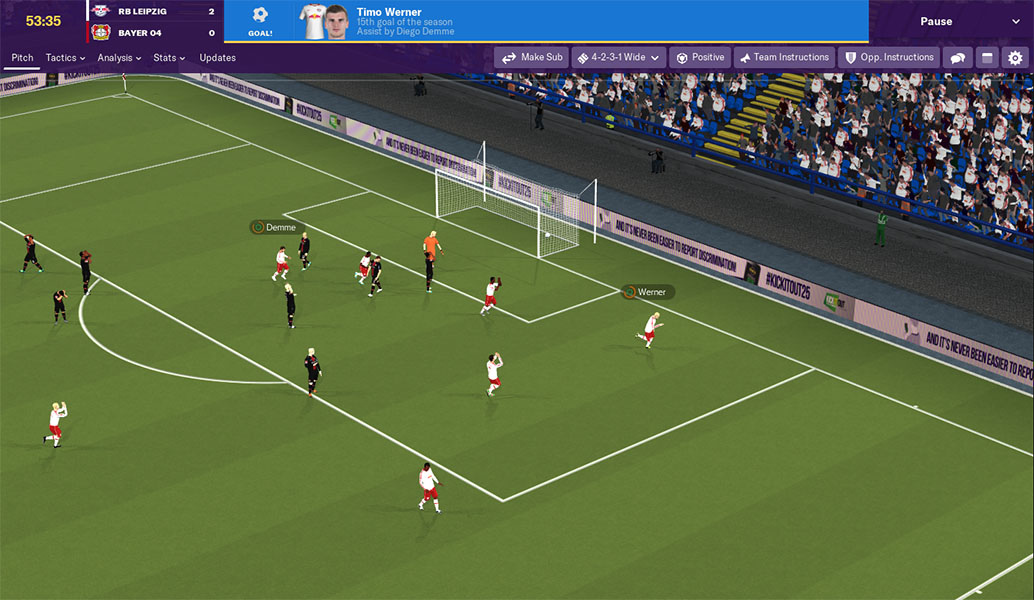
Task: Expand the arrow beside the Pause button
Action: 1017,21
